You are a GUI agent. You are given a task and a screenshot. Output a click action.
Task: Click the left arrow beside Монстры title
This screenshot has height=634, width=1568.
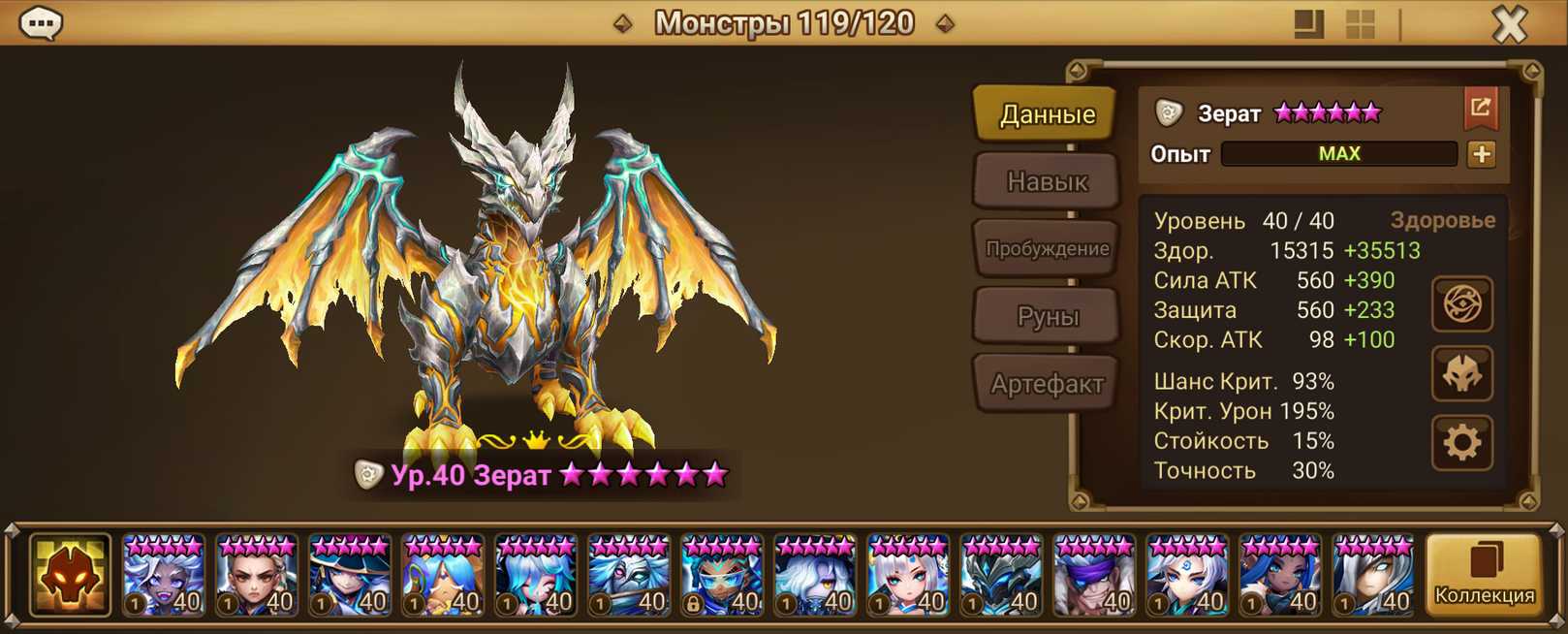[623, 23]
